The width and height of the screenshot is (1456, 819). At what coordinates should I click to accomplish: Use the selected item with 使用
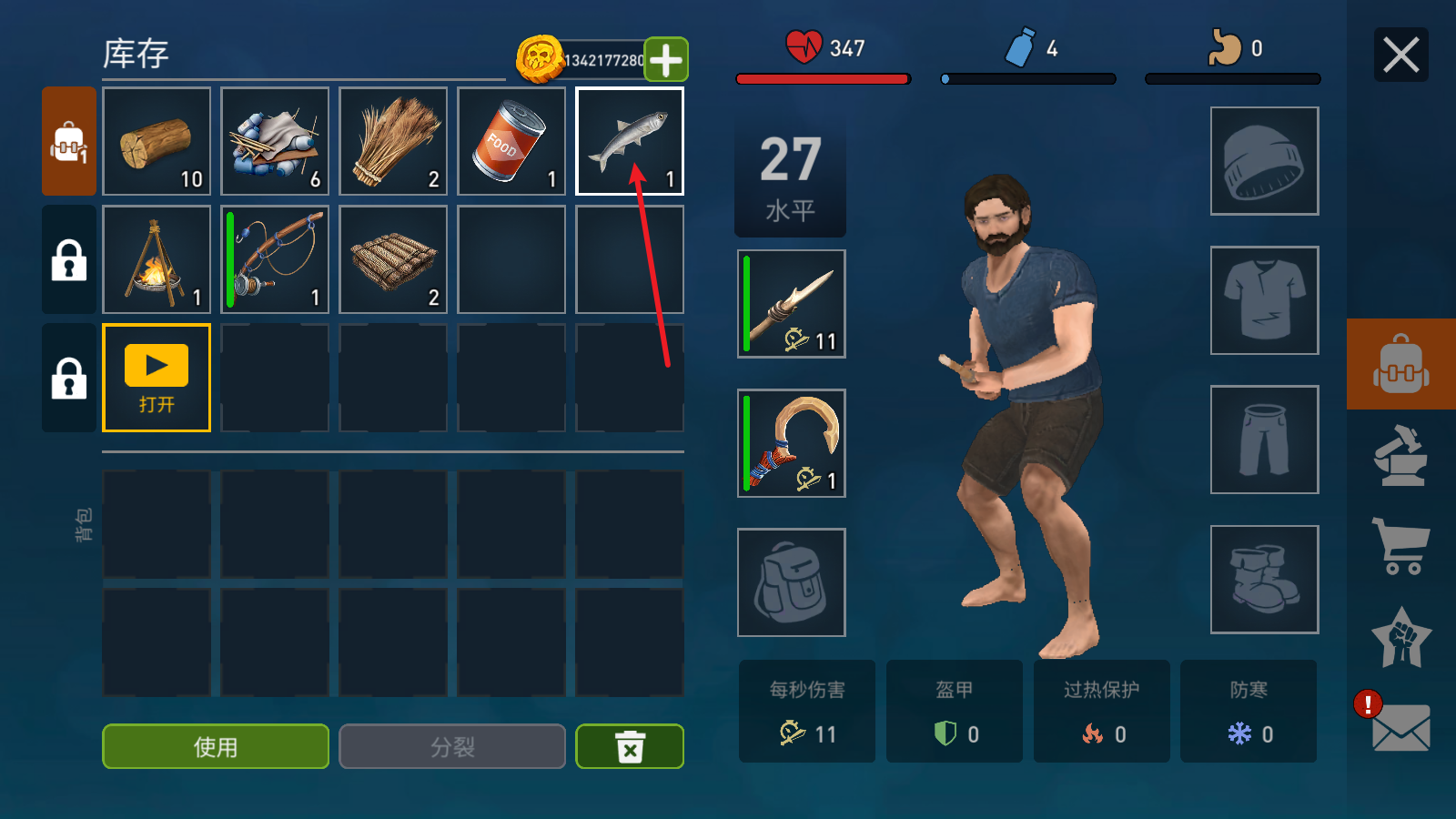coord(216,746)
